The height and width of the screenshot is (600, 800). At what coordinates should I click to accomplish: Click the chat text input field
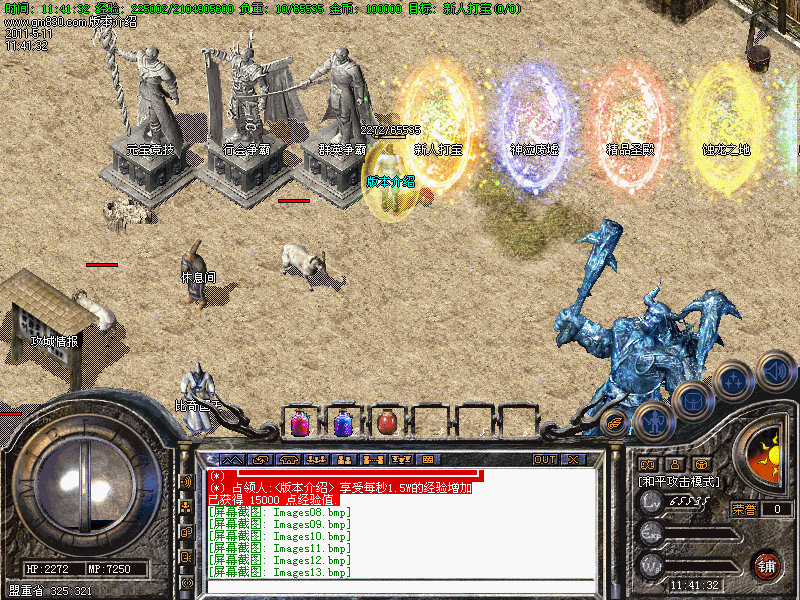(400, 588)
